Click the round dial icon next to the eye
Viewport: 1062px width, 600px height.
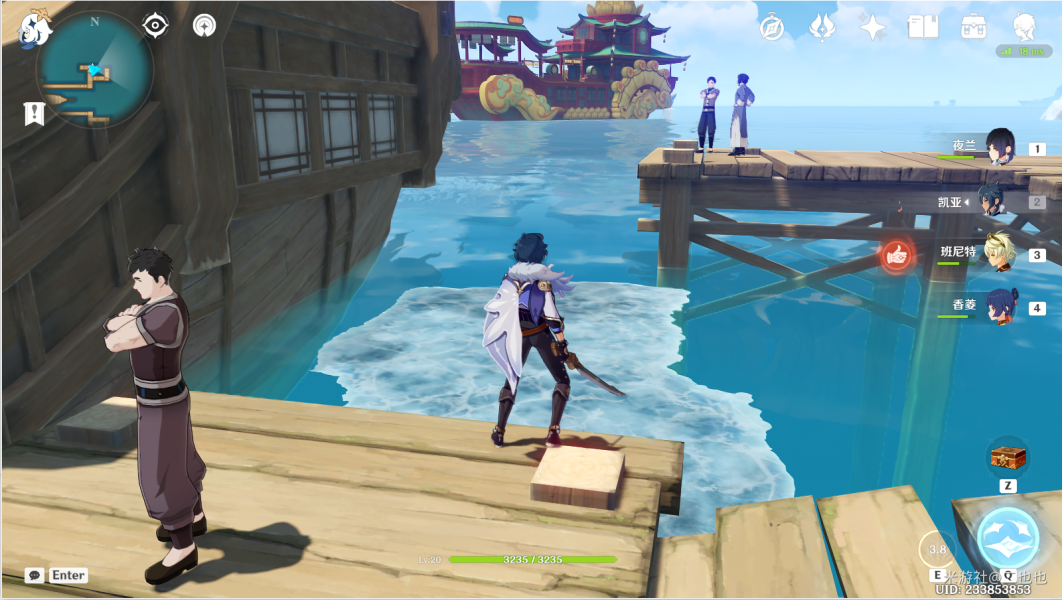tap(204, 25)
